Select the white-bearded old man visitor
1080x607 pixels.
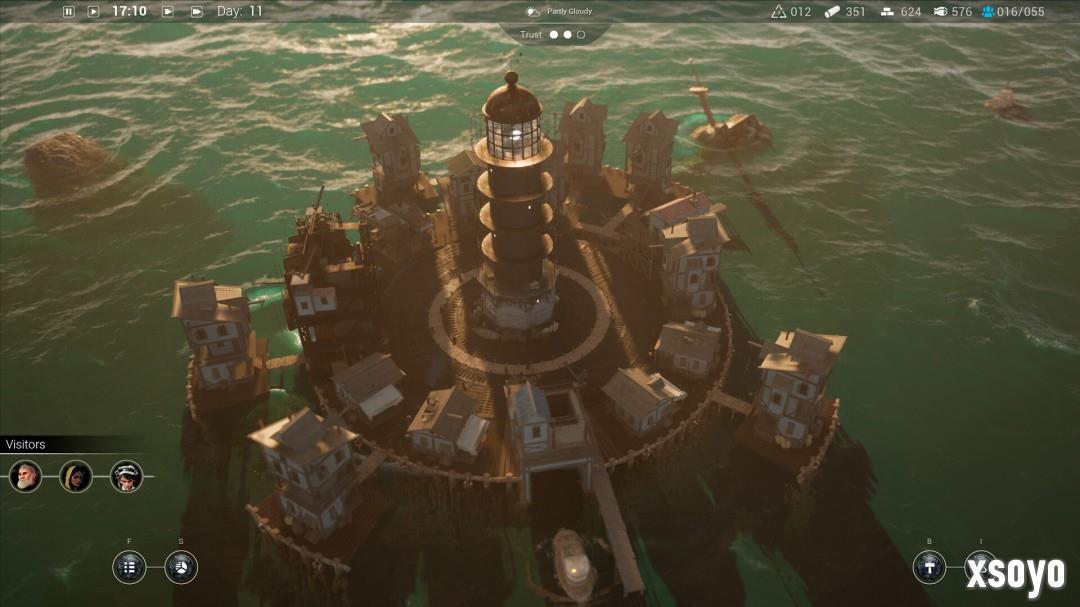click(25, 476)
